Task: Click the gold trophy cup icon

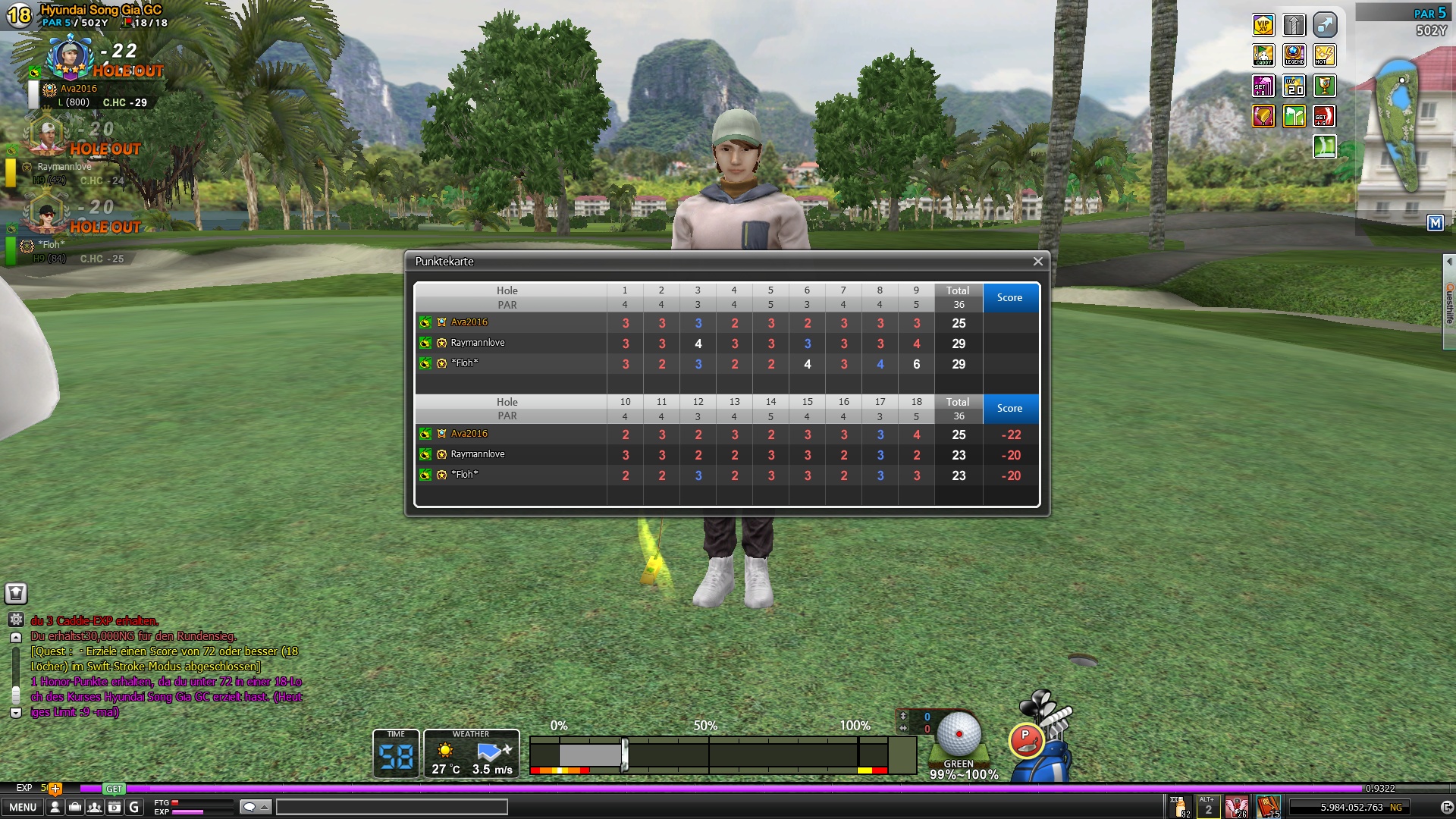Action: point(1325,86)
